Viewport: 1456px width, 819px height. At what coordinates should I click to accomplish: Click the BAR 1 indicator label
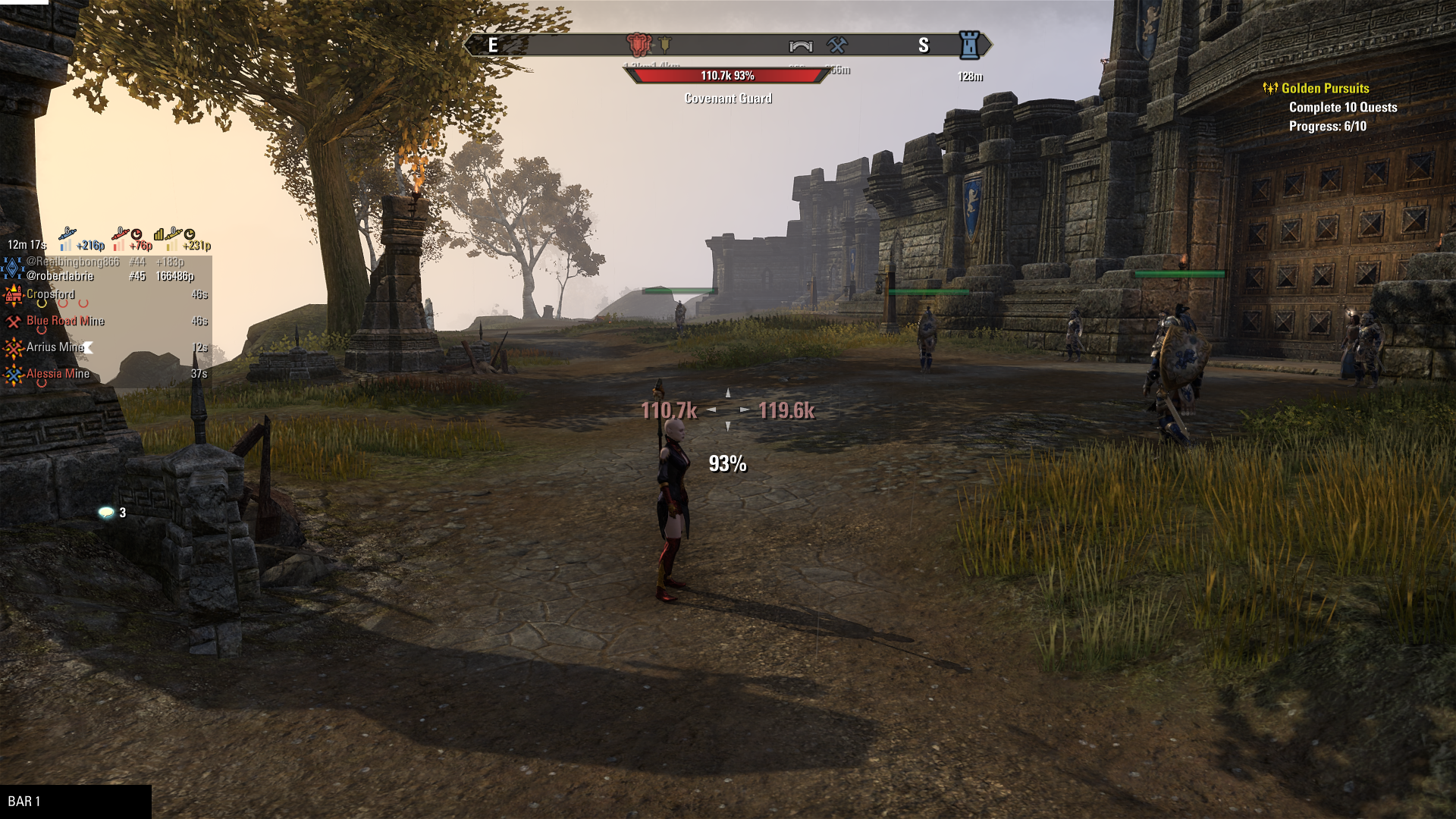pos(24,802)
